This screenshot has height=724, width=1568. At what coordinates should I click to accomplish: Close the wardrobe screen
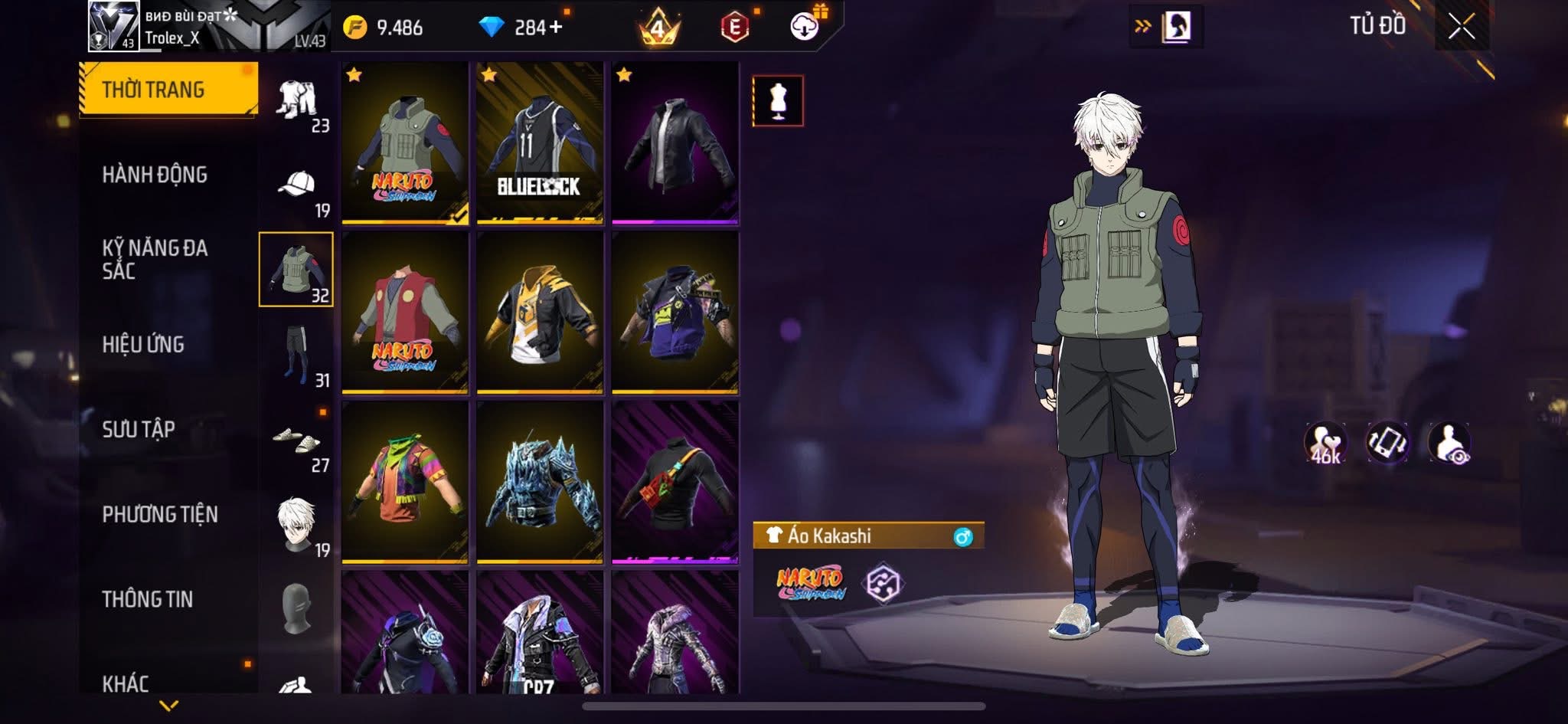click(1461, 28)
